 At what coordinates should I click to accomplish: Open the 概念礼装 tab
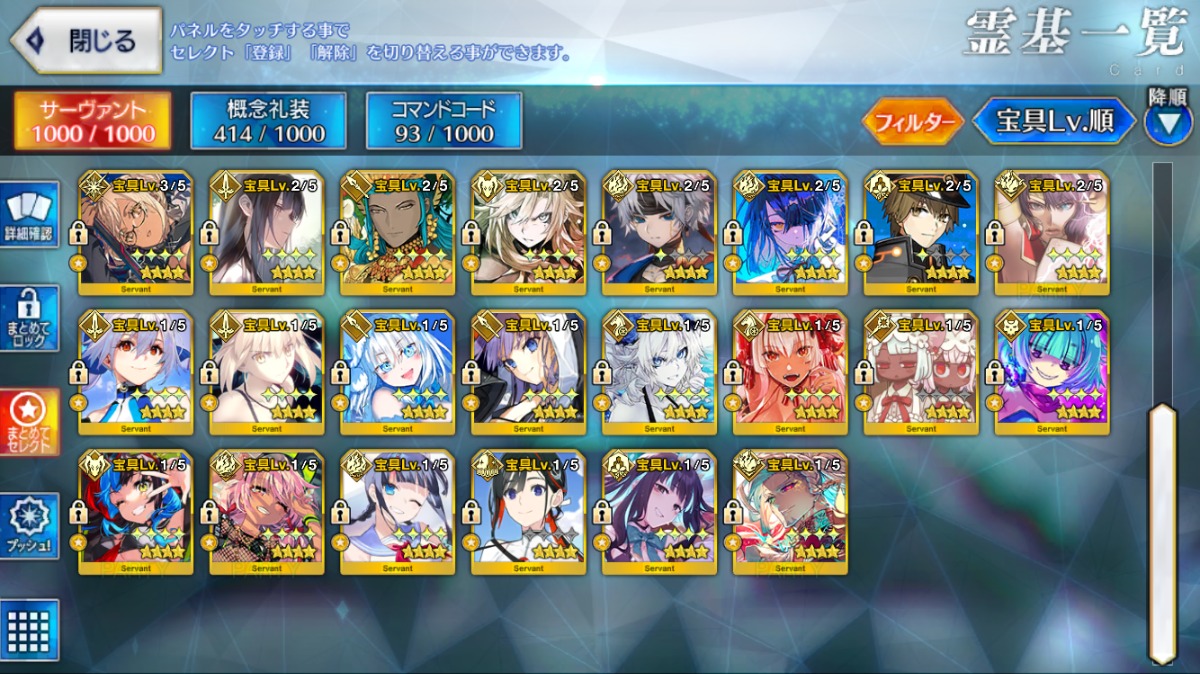pos(268,121)
